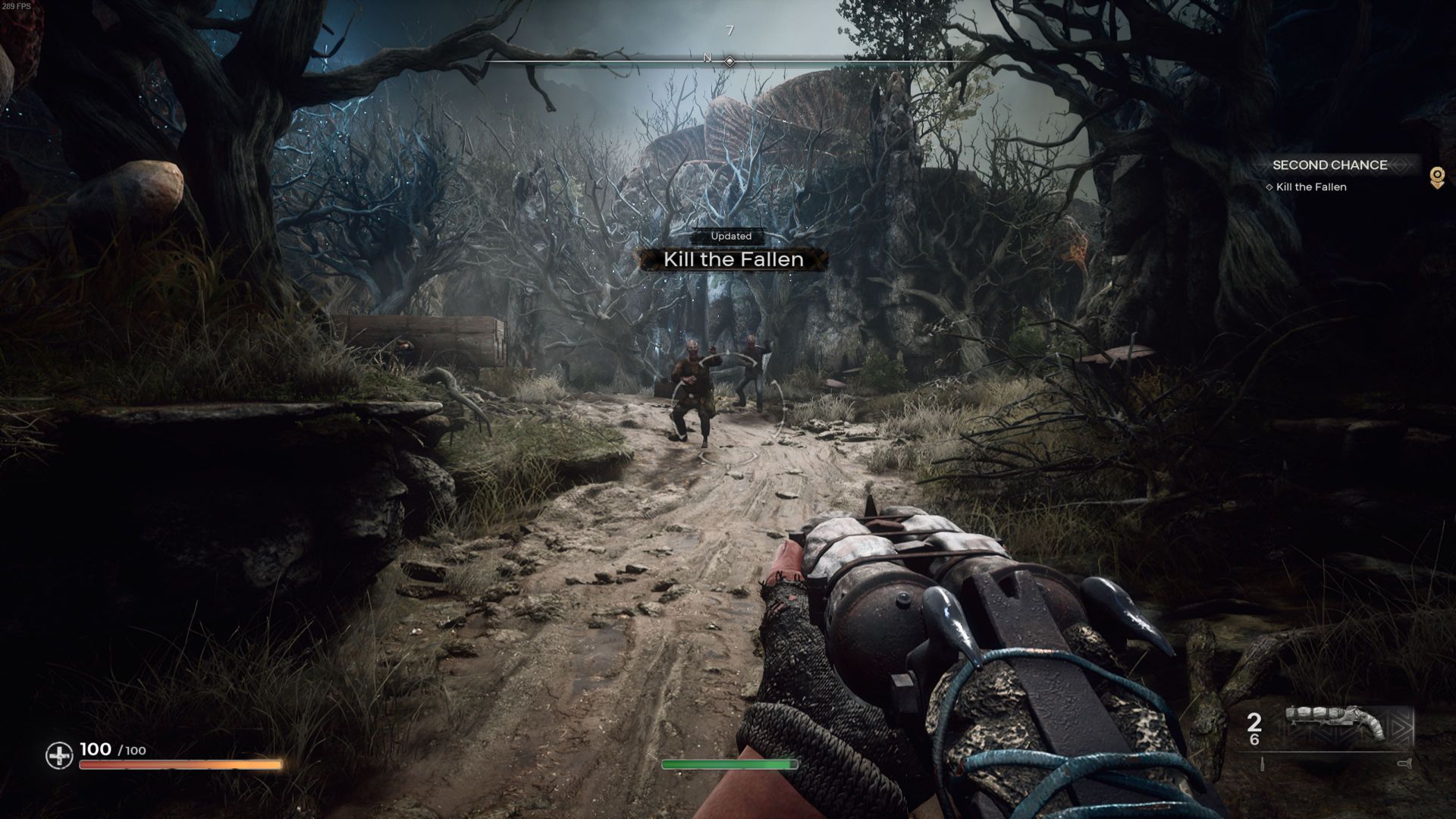Click the Kill the Fallen update banner

pos(733,259)
